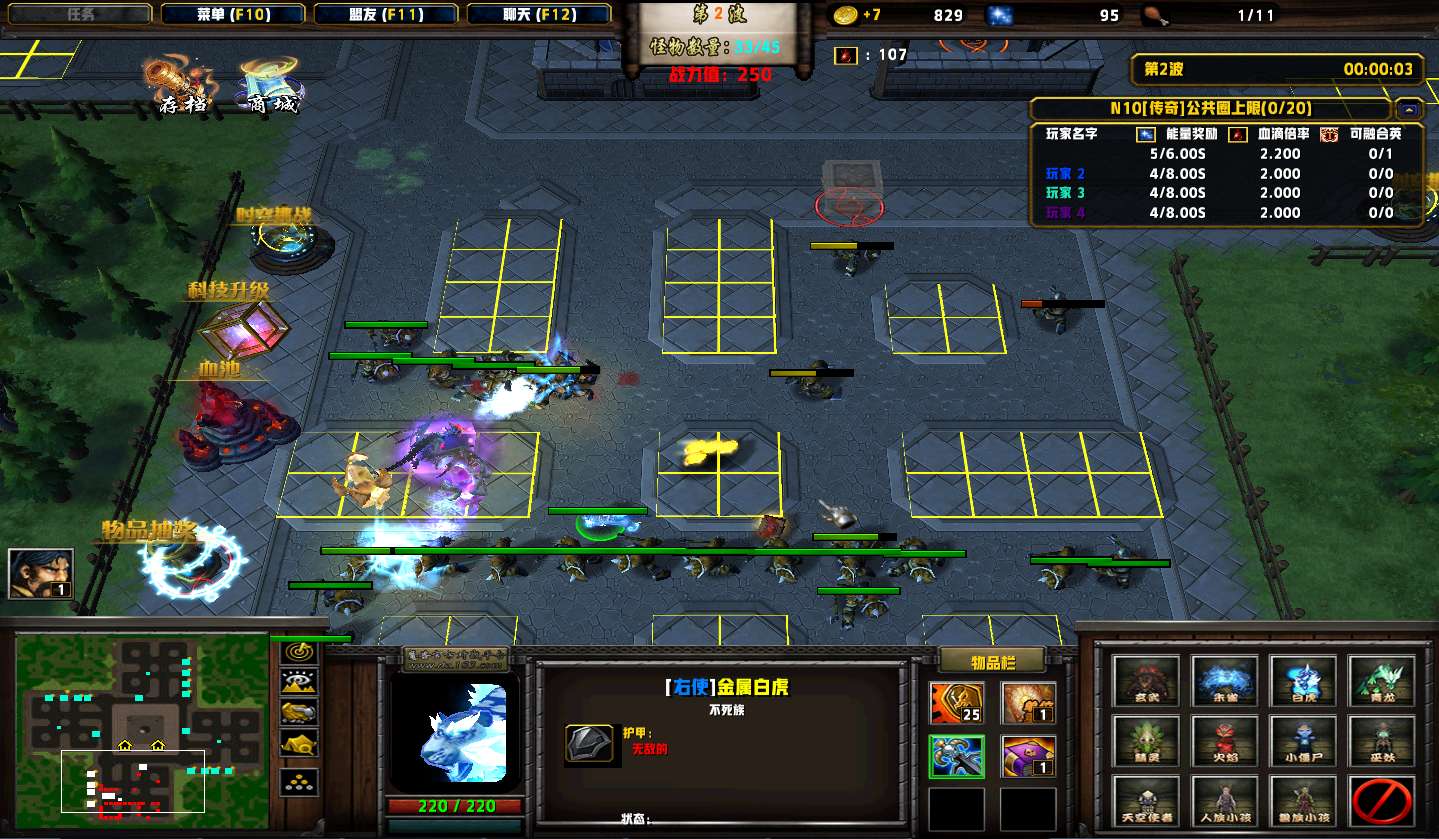Viewport: 1439px width, 839px height.
Task: Open the 盟友 (F11) allies panel
Action: [x=386, y=15]
